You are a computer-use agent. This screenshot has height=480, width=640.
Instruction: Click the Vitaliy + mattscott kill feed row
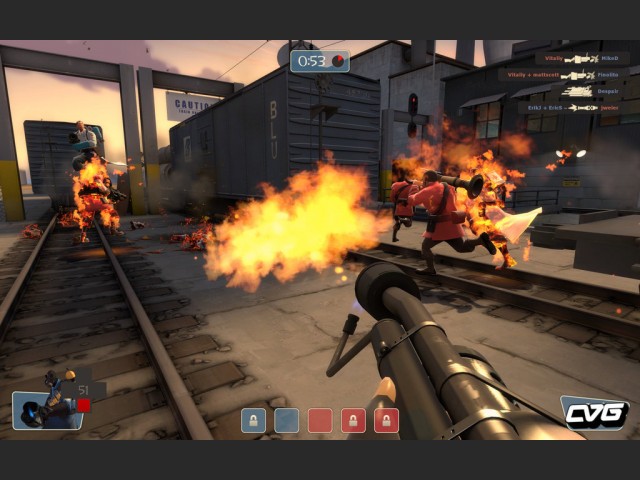(x=565, y=75)
